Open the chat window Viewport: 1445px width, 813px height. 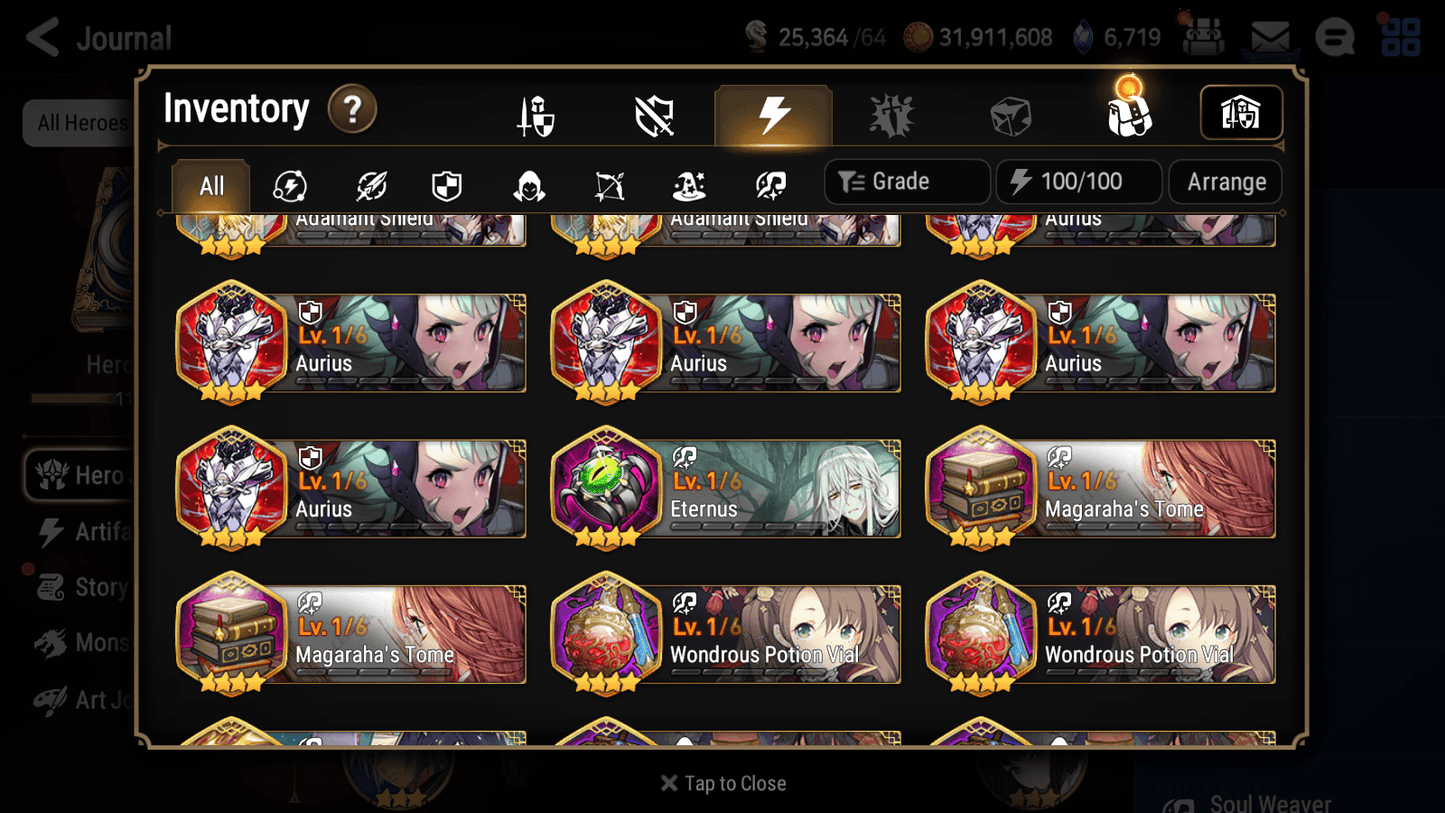click(1334, 36)
